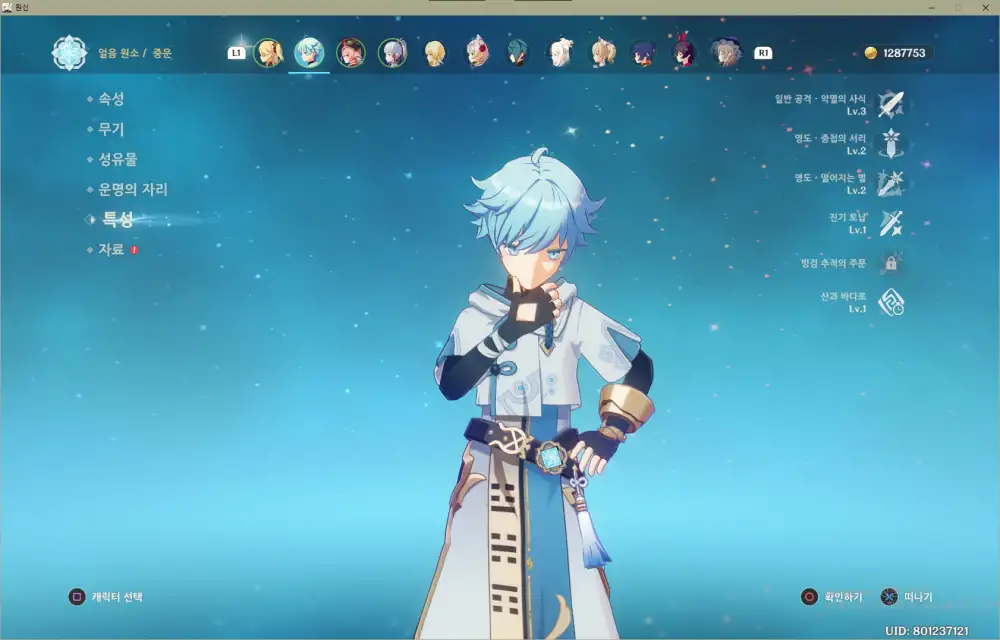
Task: Open the 운명의 자리 constellation page
Action: (x=132, y=189)
